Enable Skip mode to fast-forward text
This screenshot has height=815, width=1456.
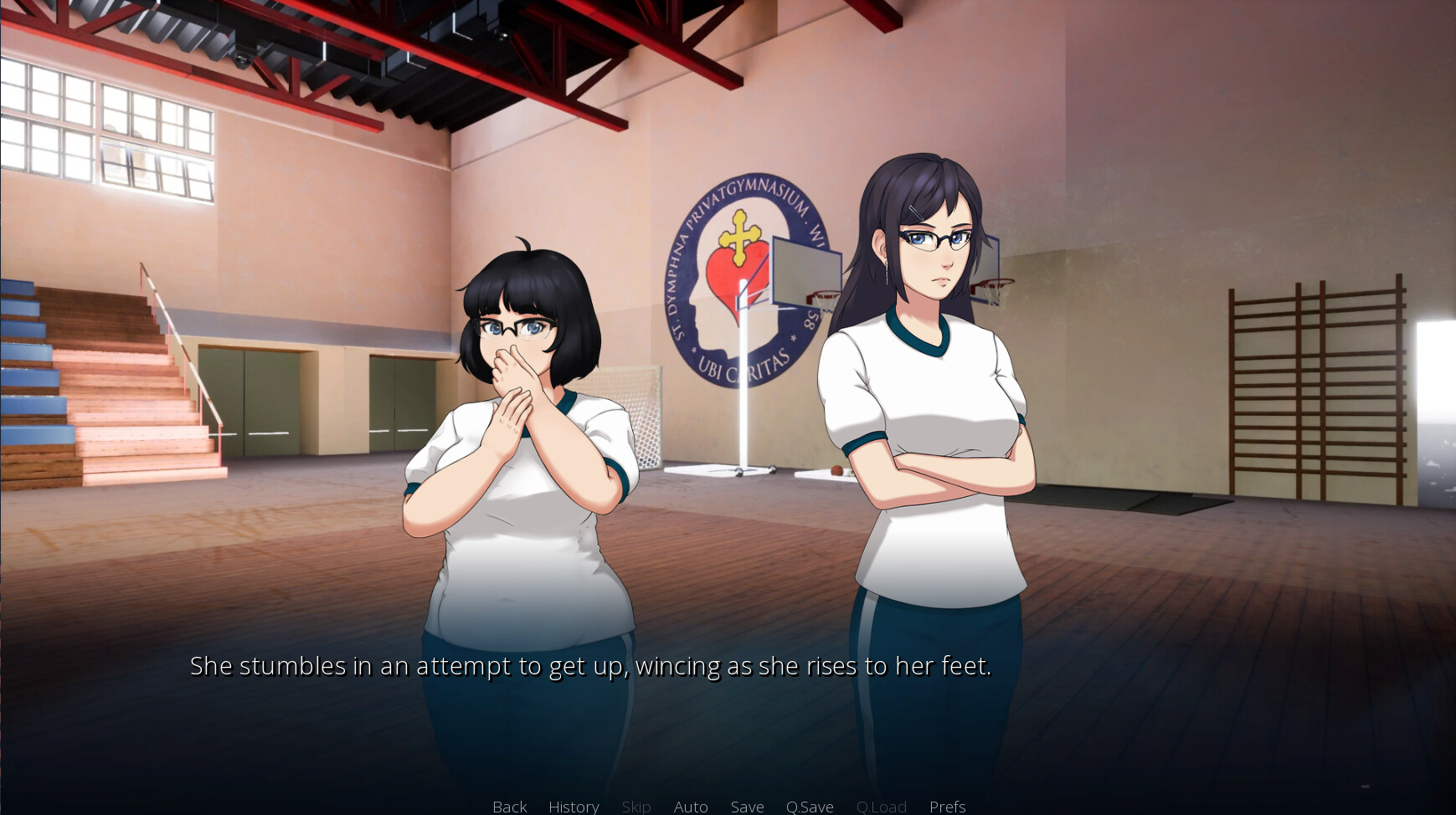[636, 806]
